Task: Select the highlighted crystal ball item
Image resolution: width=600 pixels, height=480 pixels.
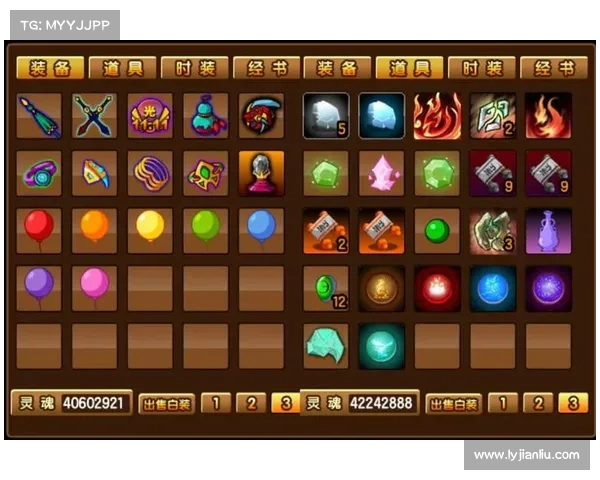Action: (261, 173)
